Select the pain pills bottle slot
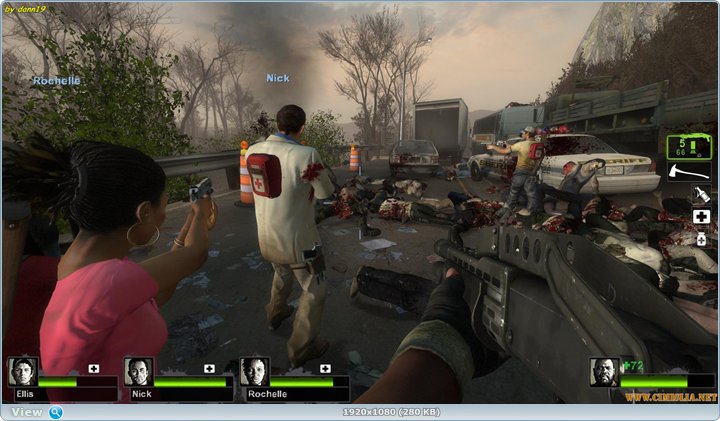Viewport: 720px width, 421px height. coord(701,239)
